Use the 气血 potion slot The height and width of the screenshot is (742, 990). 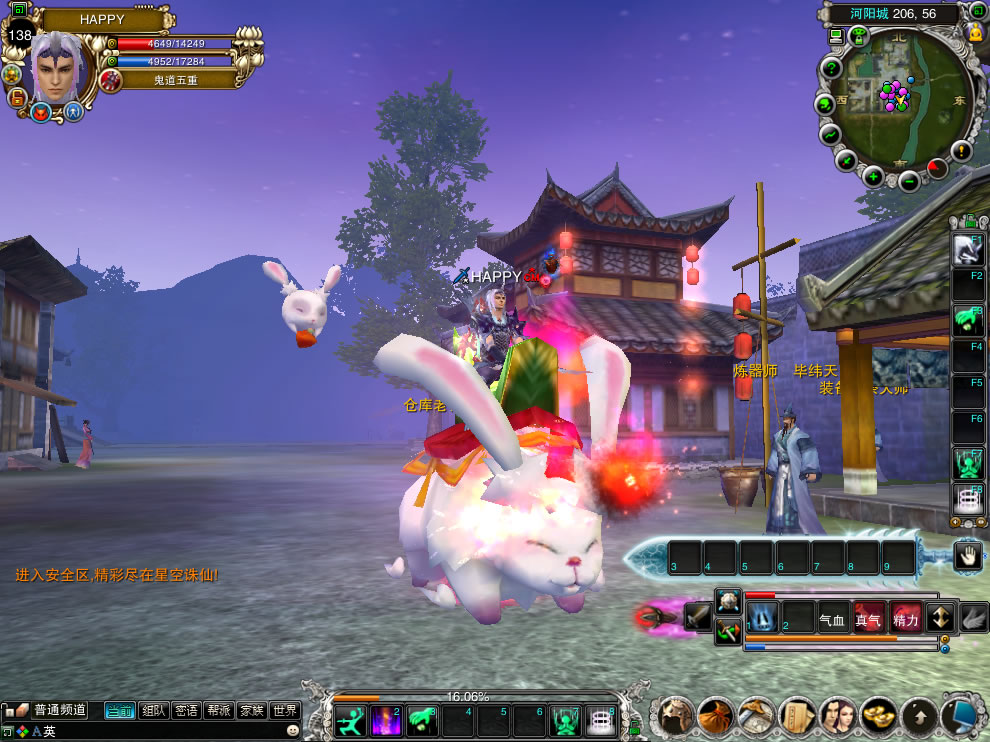coord(832,619)
